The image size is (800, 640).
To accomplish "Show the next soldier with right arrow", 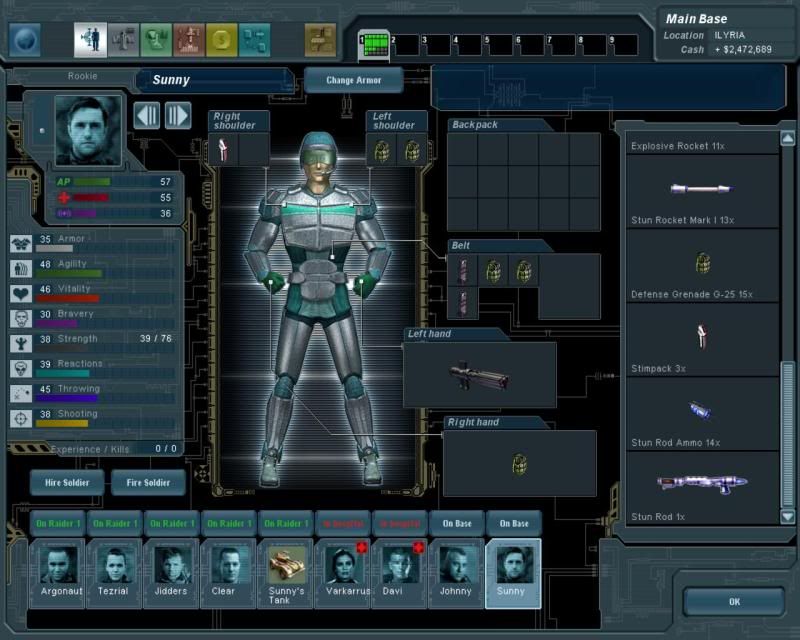I will [x=177, y=115].
